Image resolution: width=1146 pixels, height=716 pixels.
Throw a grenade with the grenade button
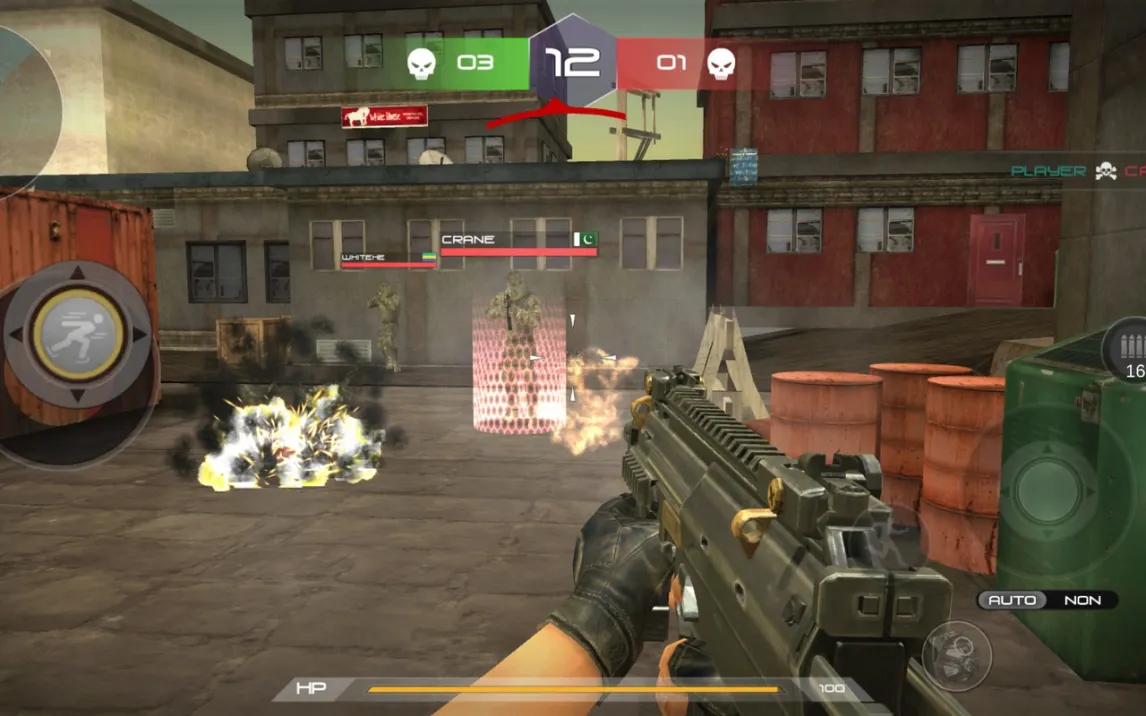point(957,655)
